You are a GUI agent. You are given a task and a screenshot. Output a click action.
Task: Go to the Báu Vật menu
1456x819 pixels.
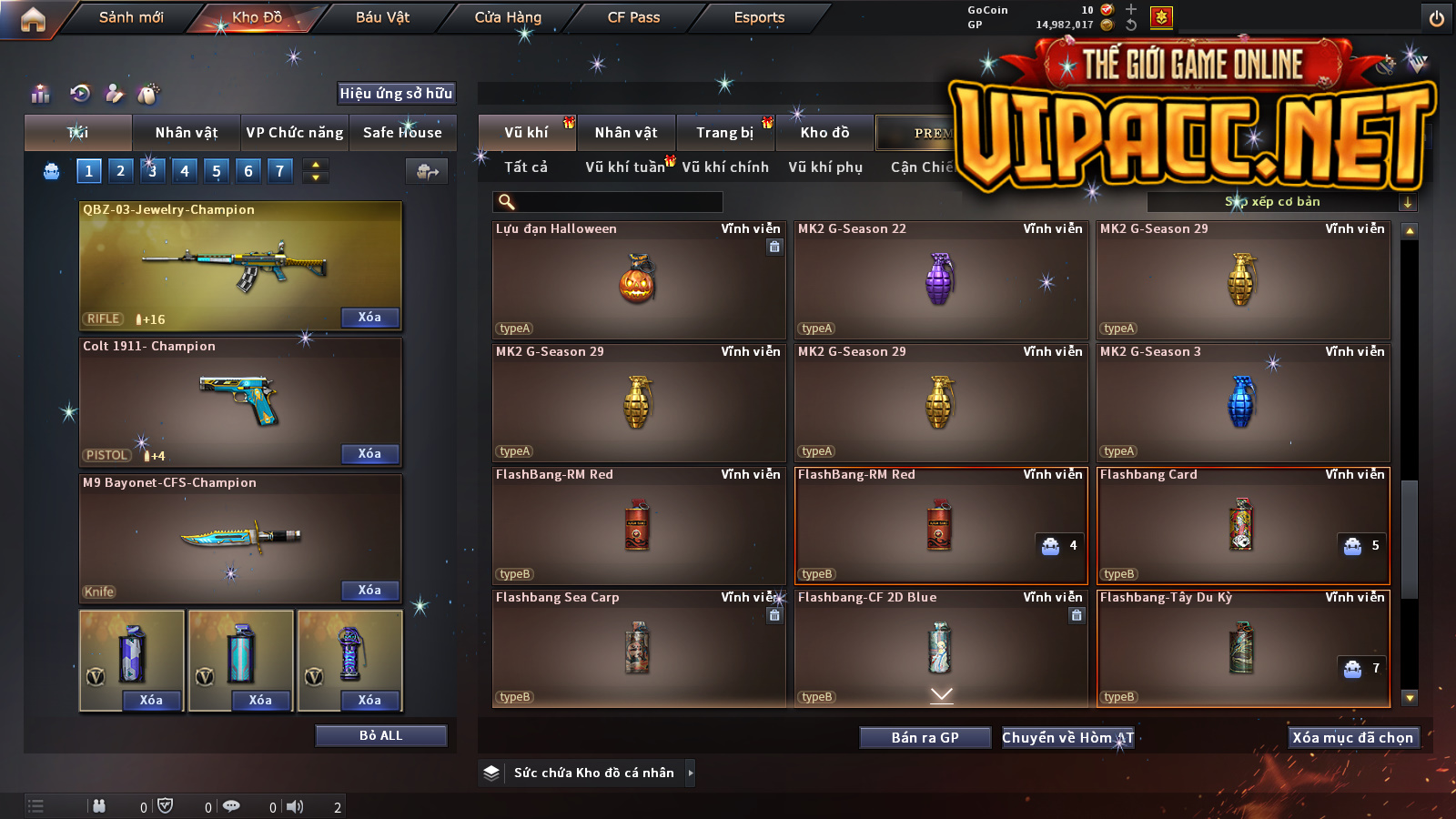pyautogui.click(x=382, y=17)
